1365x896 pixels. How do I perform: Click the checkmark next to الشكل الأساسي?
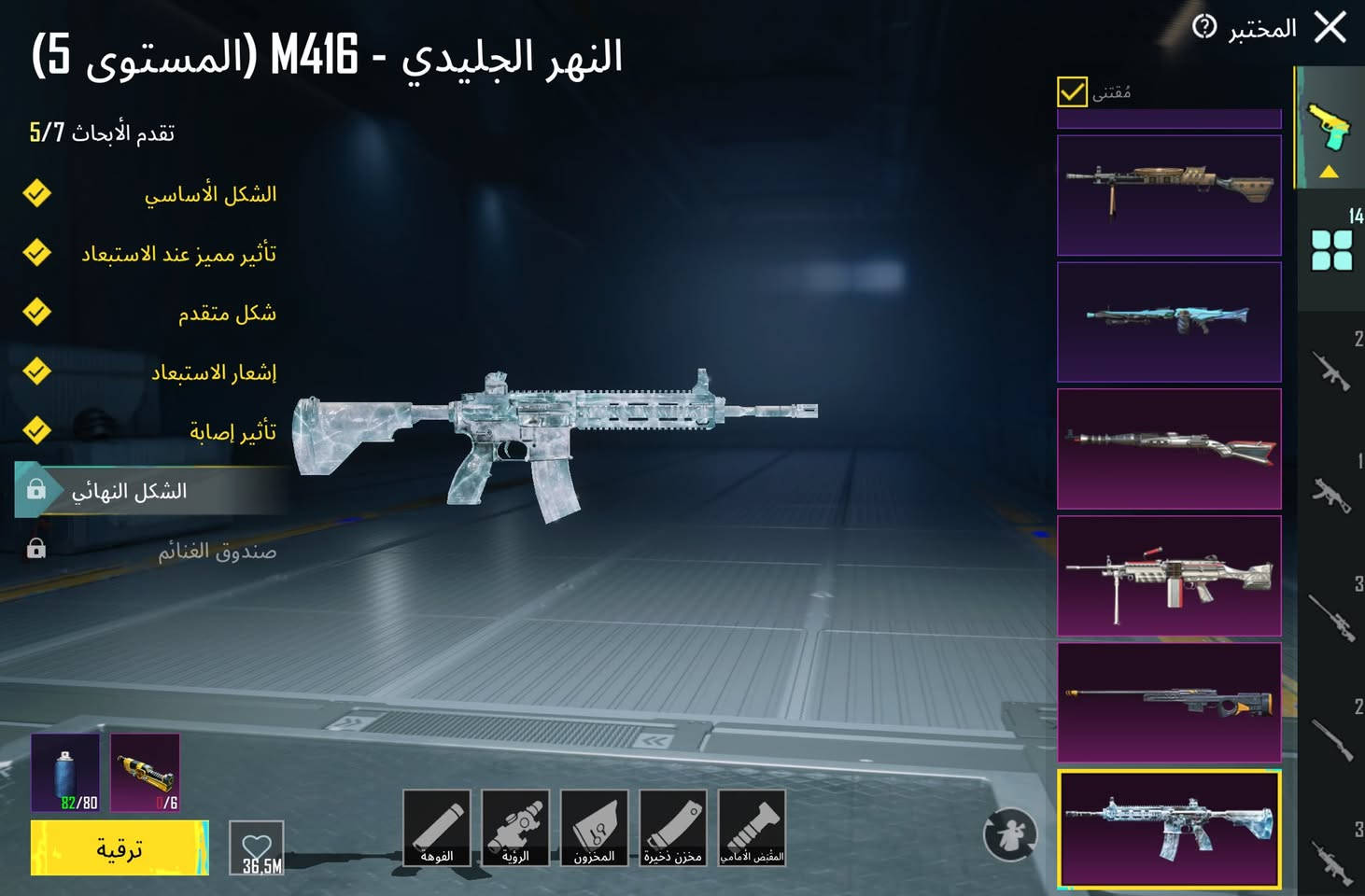click(35, 193)
